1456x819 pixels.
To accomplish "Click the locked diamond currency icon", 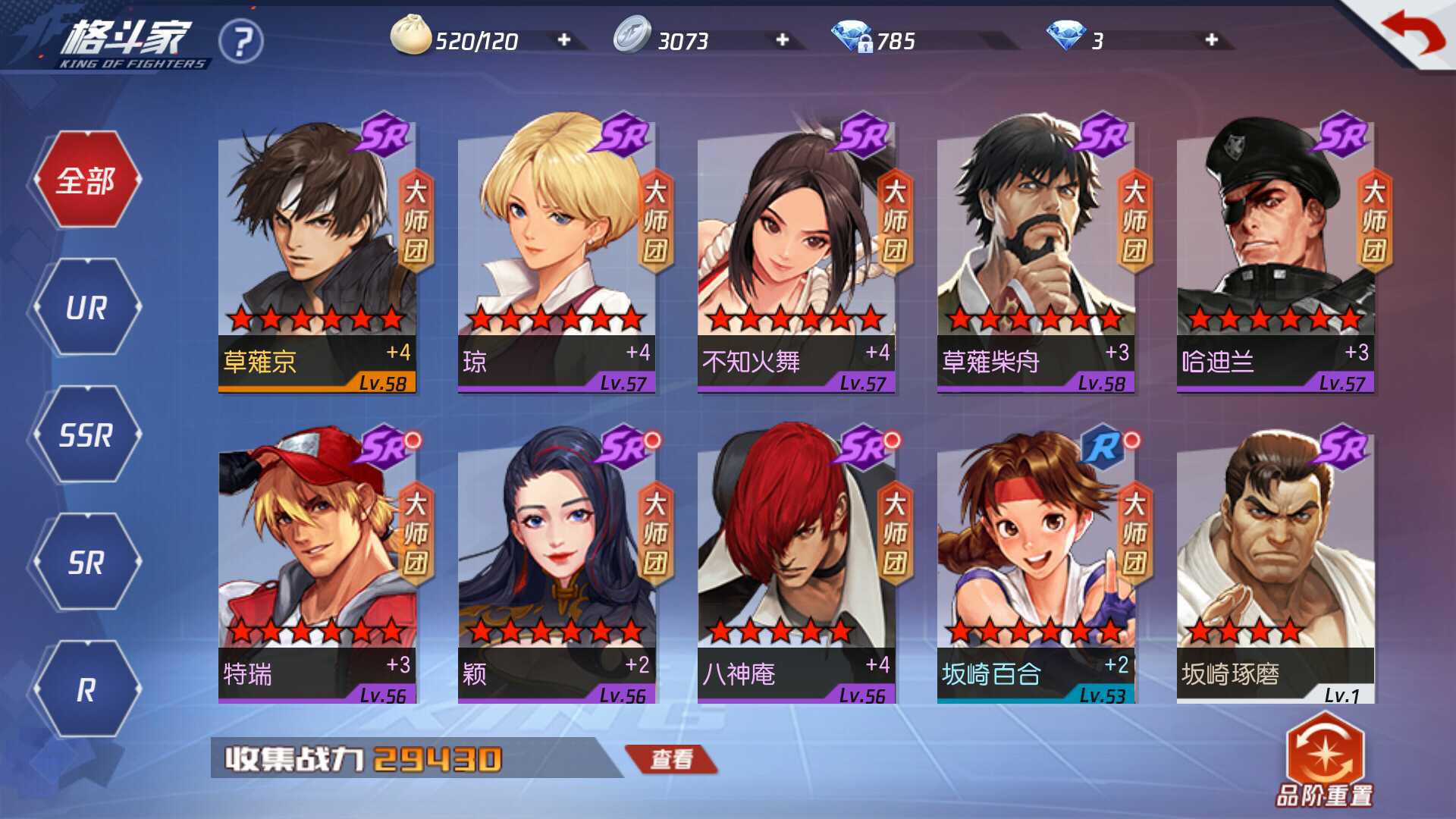I will 852,36.
